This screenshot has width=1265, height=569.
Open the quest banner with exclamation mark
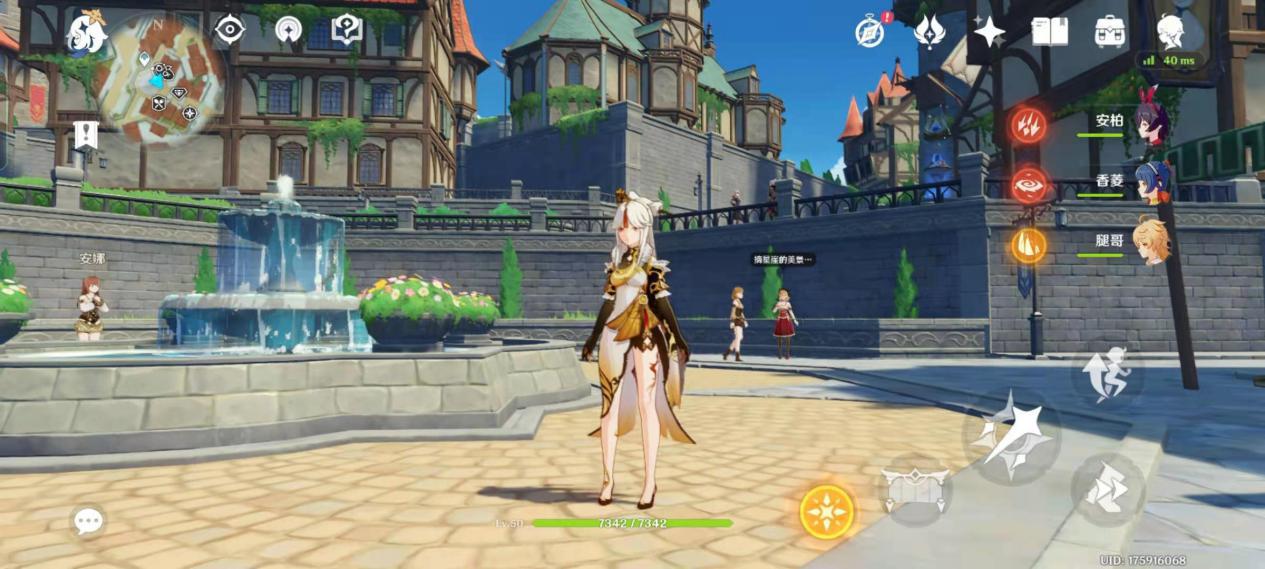[86, 134]
